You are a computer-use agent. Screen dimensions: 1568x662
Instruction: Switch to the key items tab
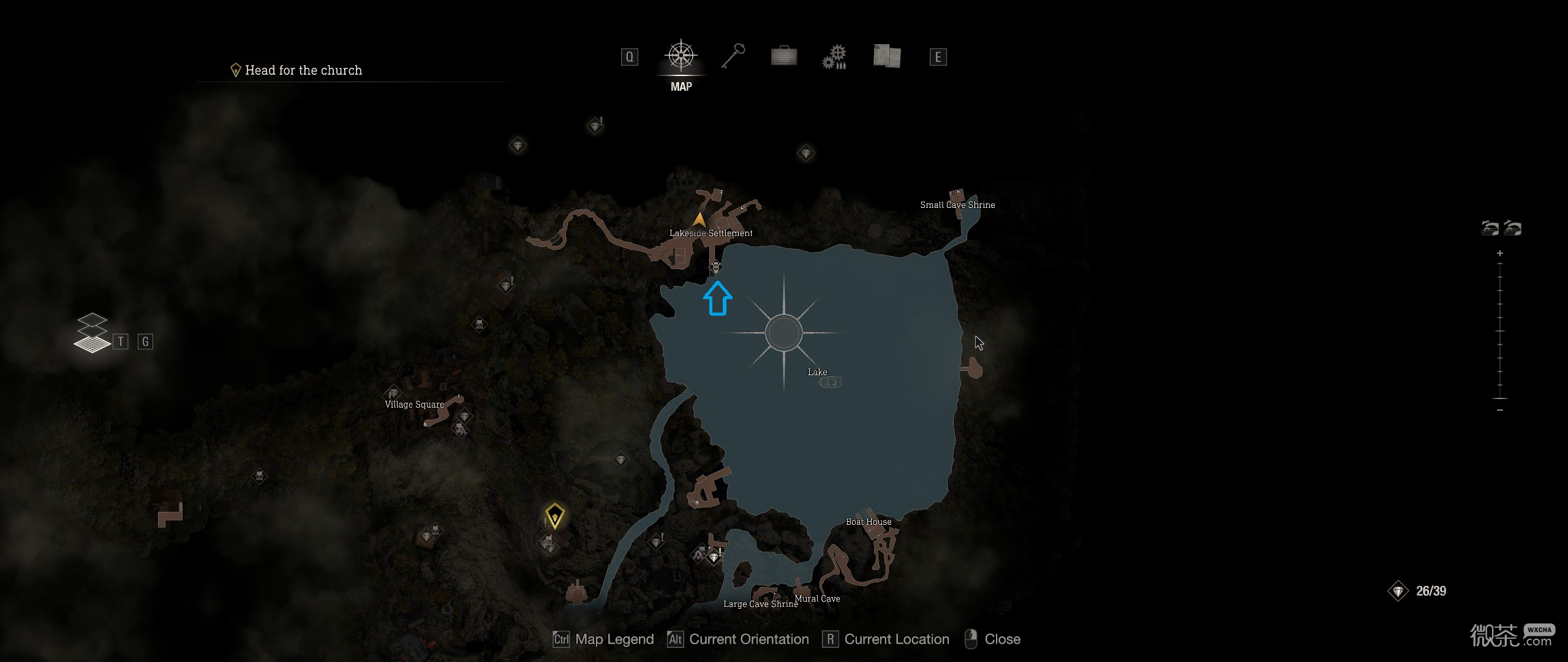pos(733,56)
